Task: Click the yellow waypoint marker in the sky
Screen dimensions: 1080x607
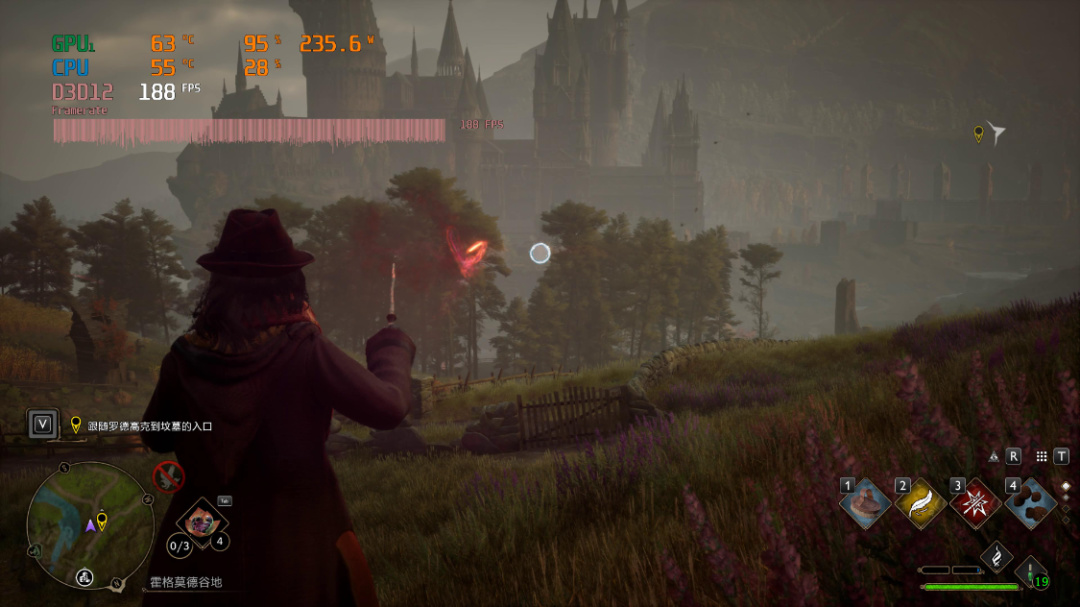Action: point(978,133)
